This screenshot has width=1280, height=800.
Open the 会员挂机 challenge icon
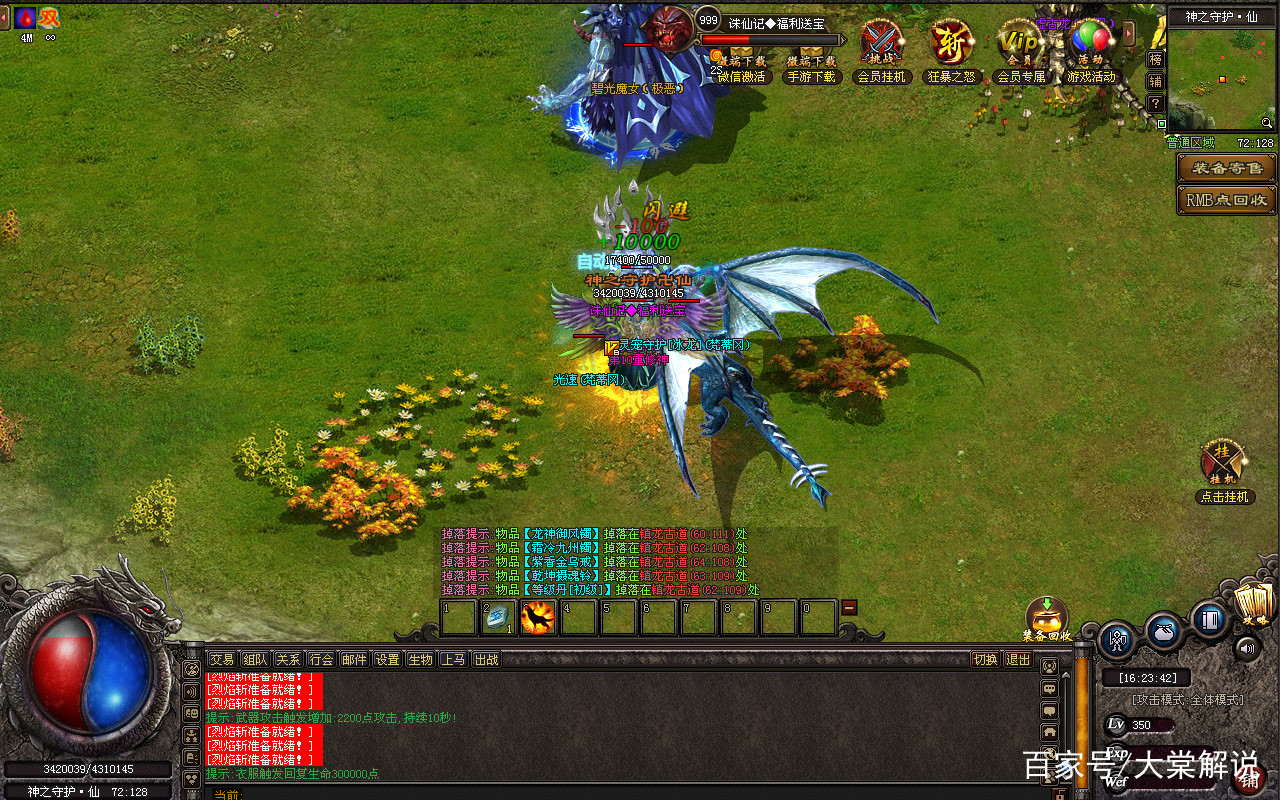[x=881, y=45]
